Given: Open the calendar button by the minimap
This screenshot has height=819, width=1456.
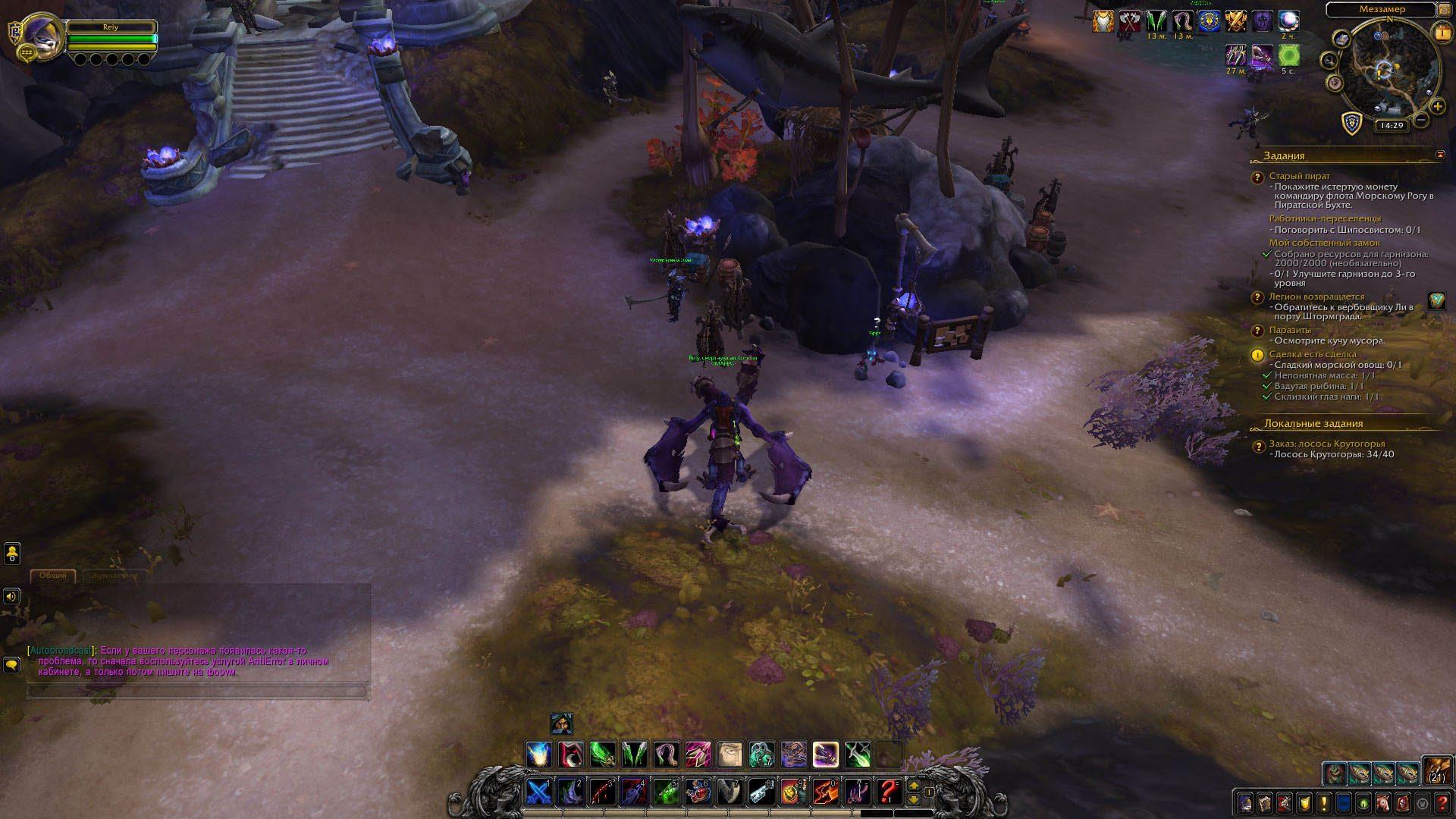Looking at the screenshot, I should pos(1441,33).
